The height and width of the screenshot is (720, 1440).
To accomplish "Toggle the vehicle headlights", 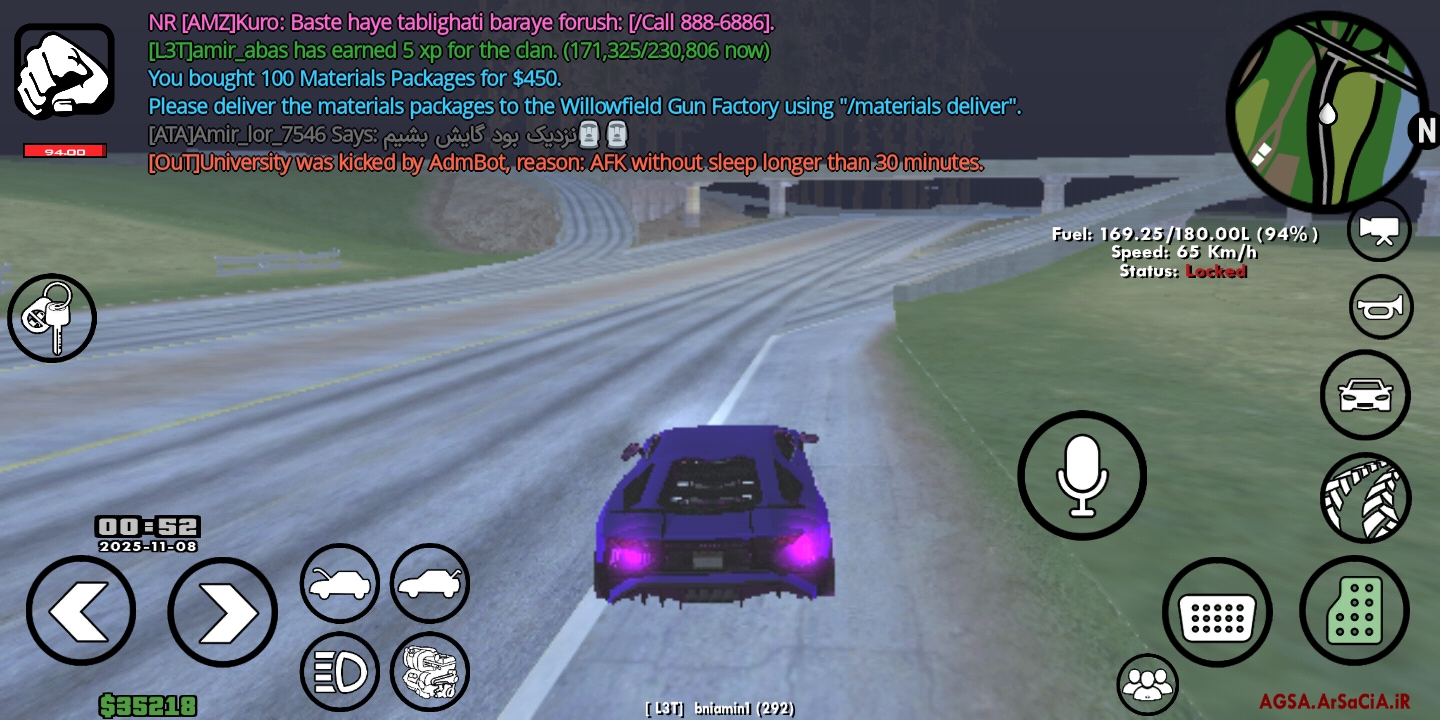I will [x=340, y=671].
